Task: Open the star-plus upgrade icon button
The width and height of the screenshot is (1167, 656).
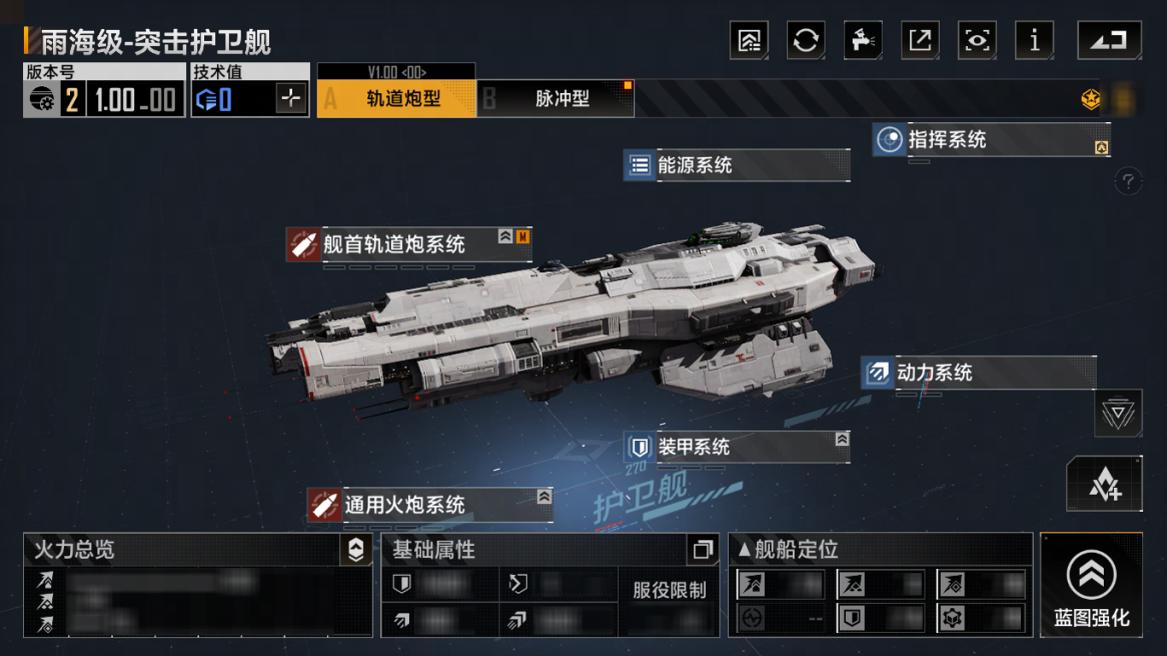Action: (x=1104, y=484)
